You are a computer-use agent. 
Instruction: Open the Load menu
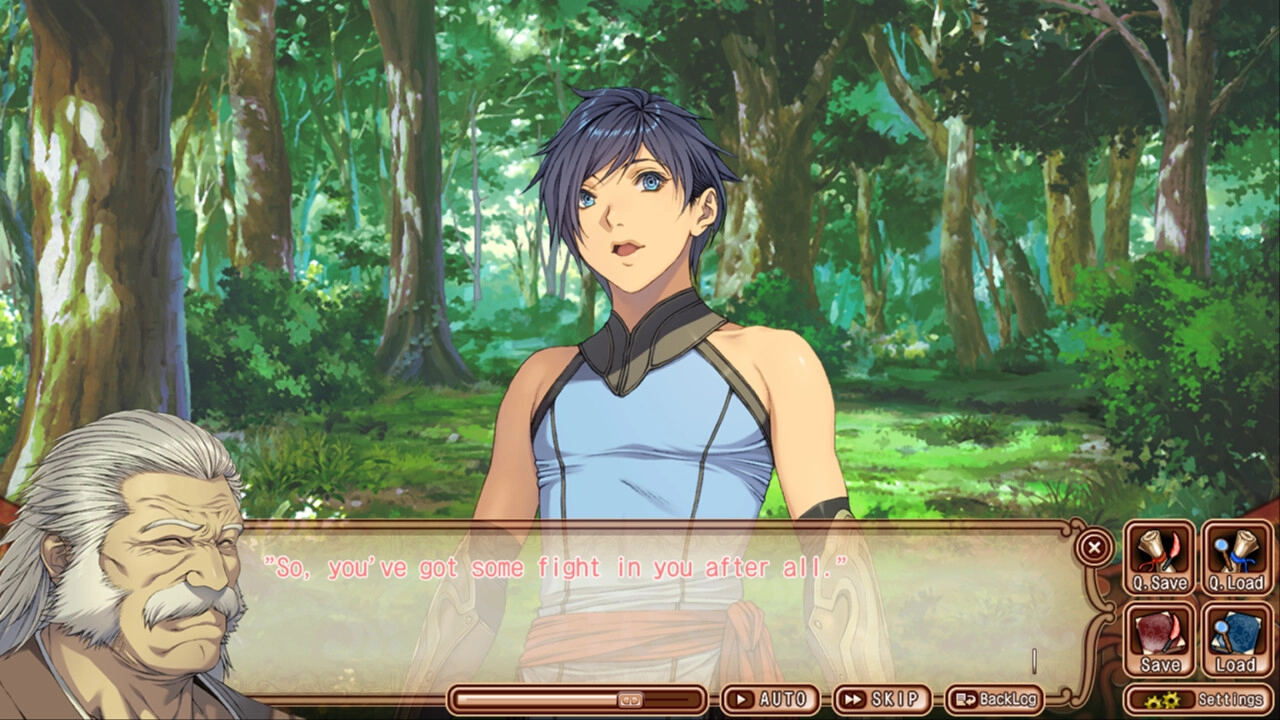pos(1235,641)
